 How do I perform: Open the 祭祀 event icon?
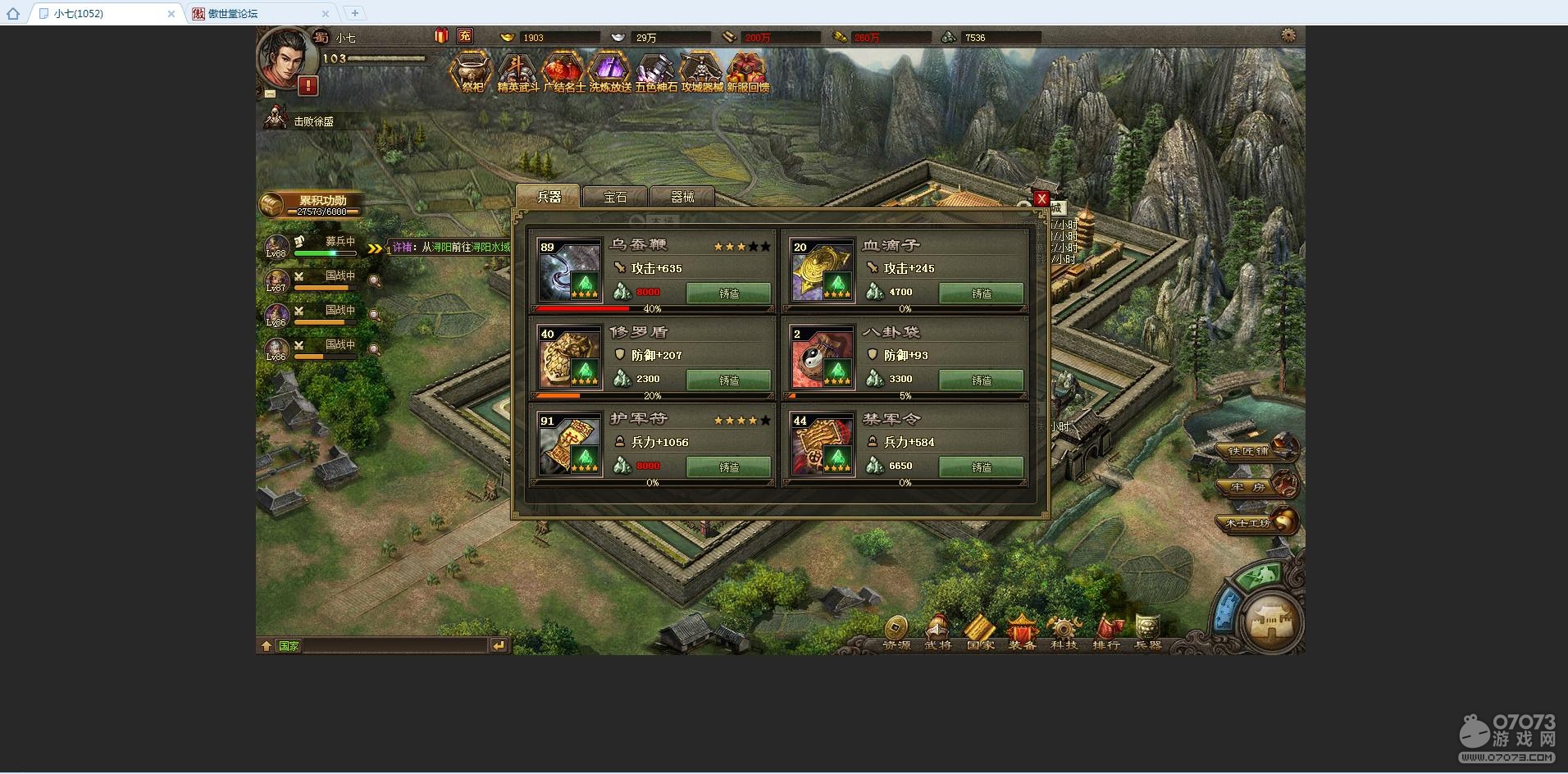coord(472,72)
